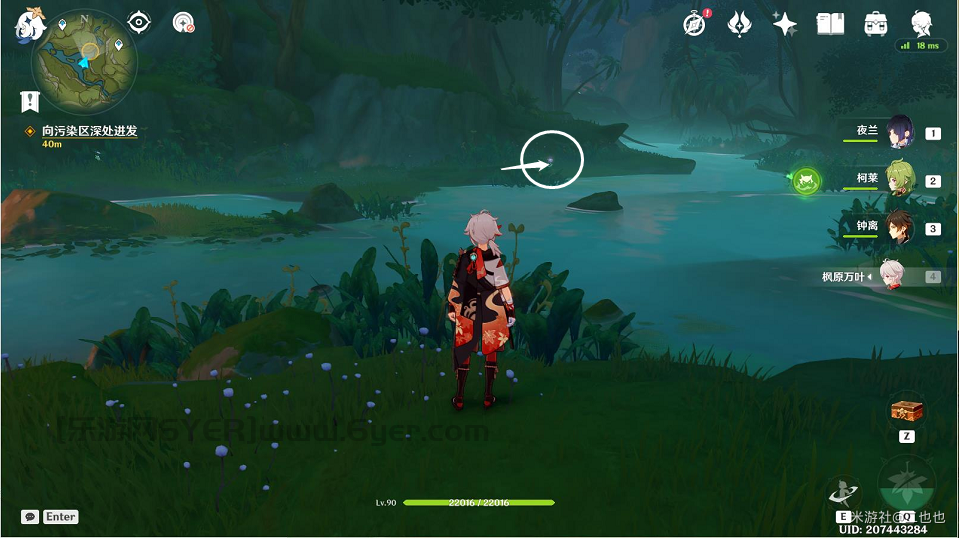Open the four-pointed star wish icon

pos(785,24)
